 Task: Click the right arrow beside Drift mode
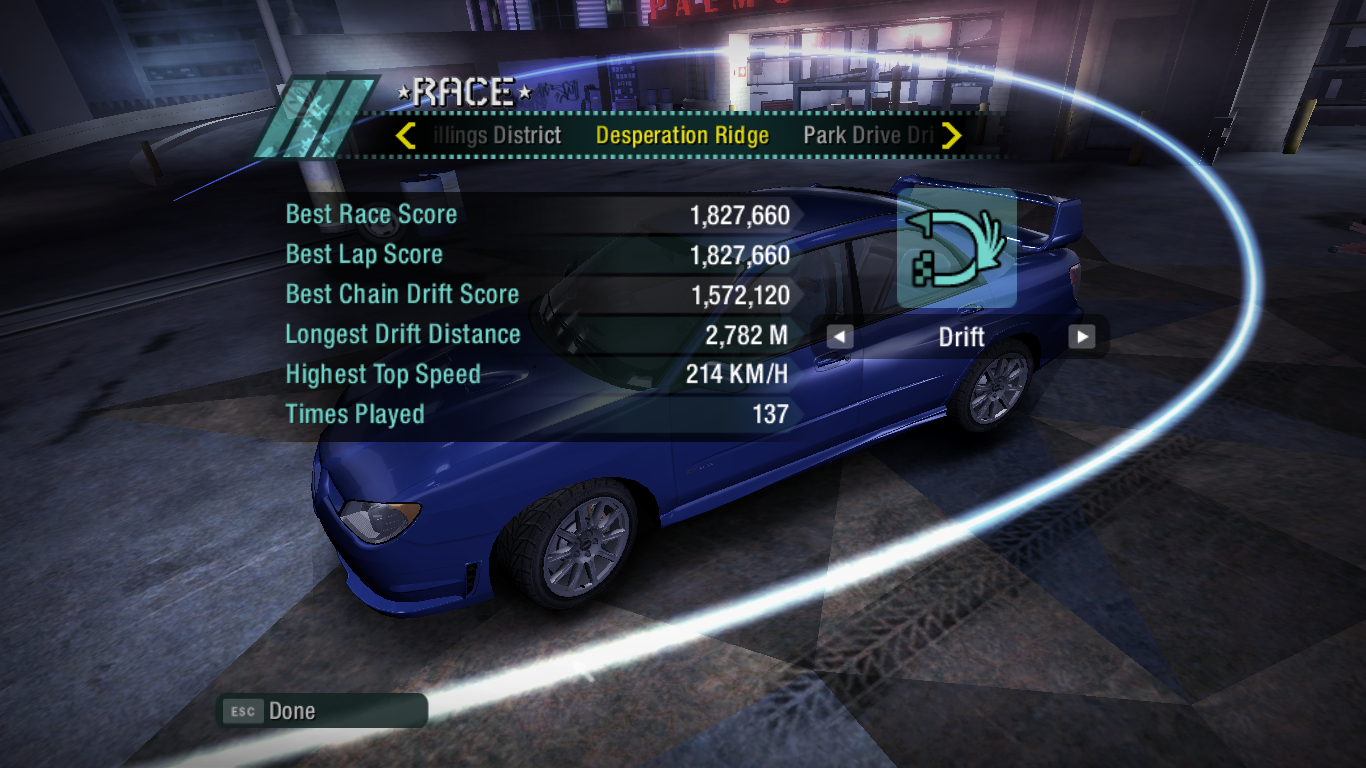tap(1081, 337)
